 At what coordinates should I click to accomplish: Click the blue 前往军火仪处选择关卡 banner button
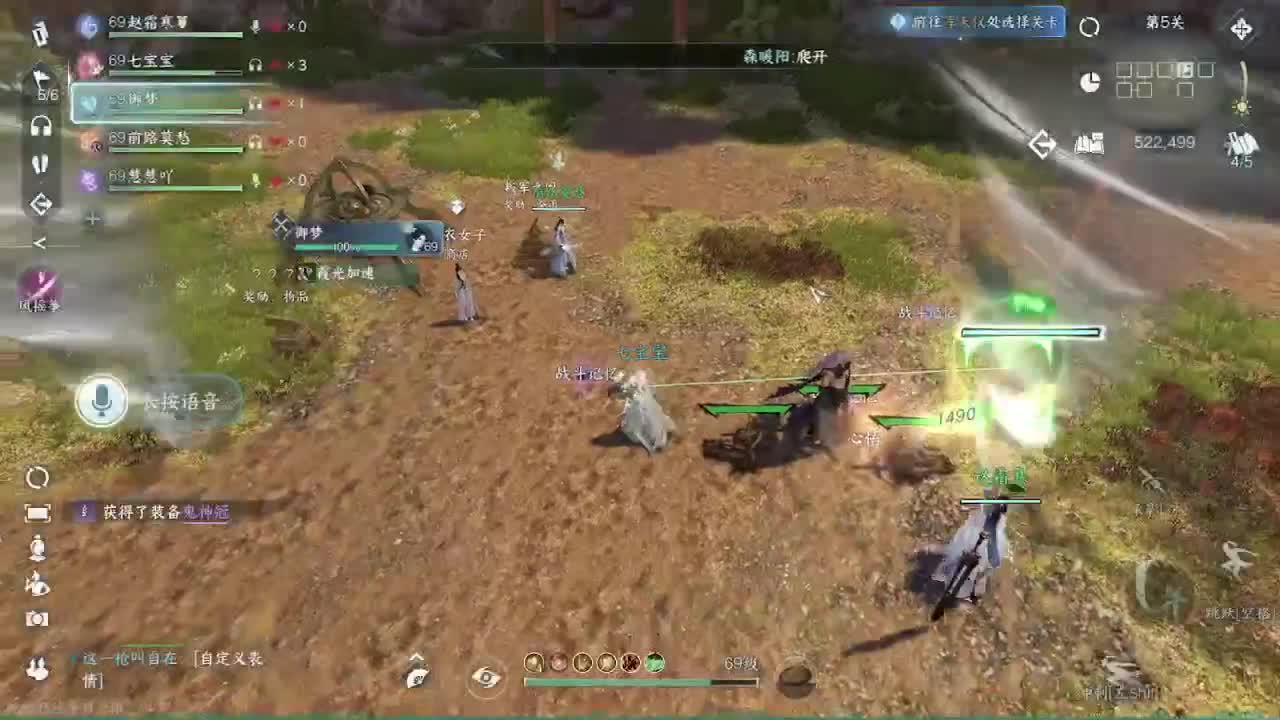tap(970, 21)
